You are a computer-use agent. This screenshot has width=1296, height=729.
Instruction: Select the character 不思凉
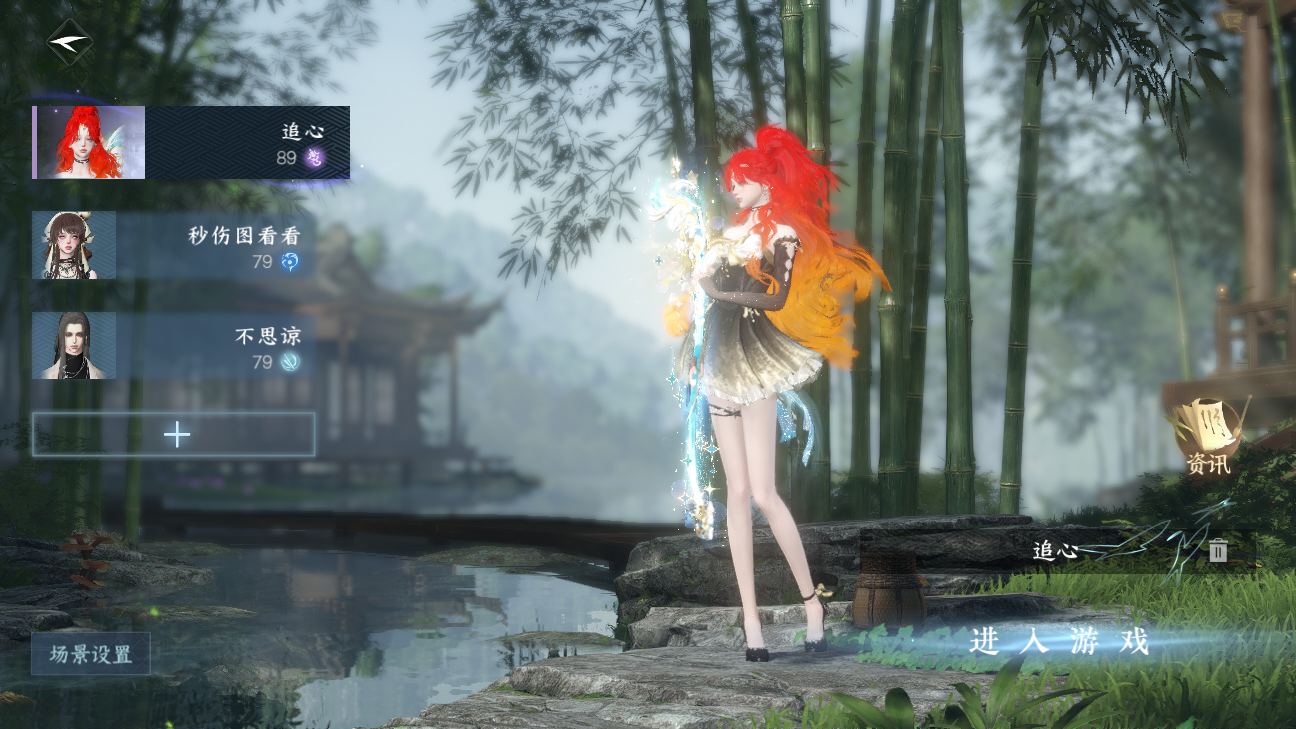point(174,346)
